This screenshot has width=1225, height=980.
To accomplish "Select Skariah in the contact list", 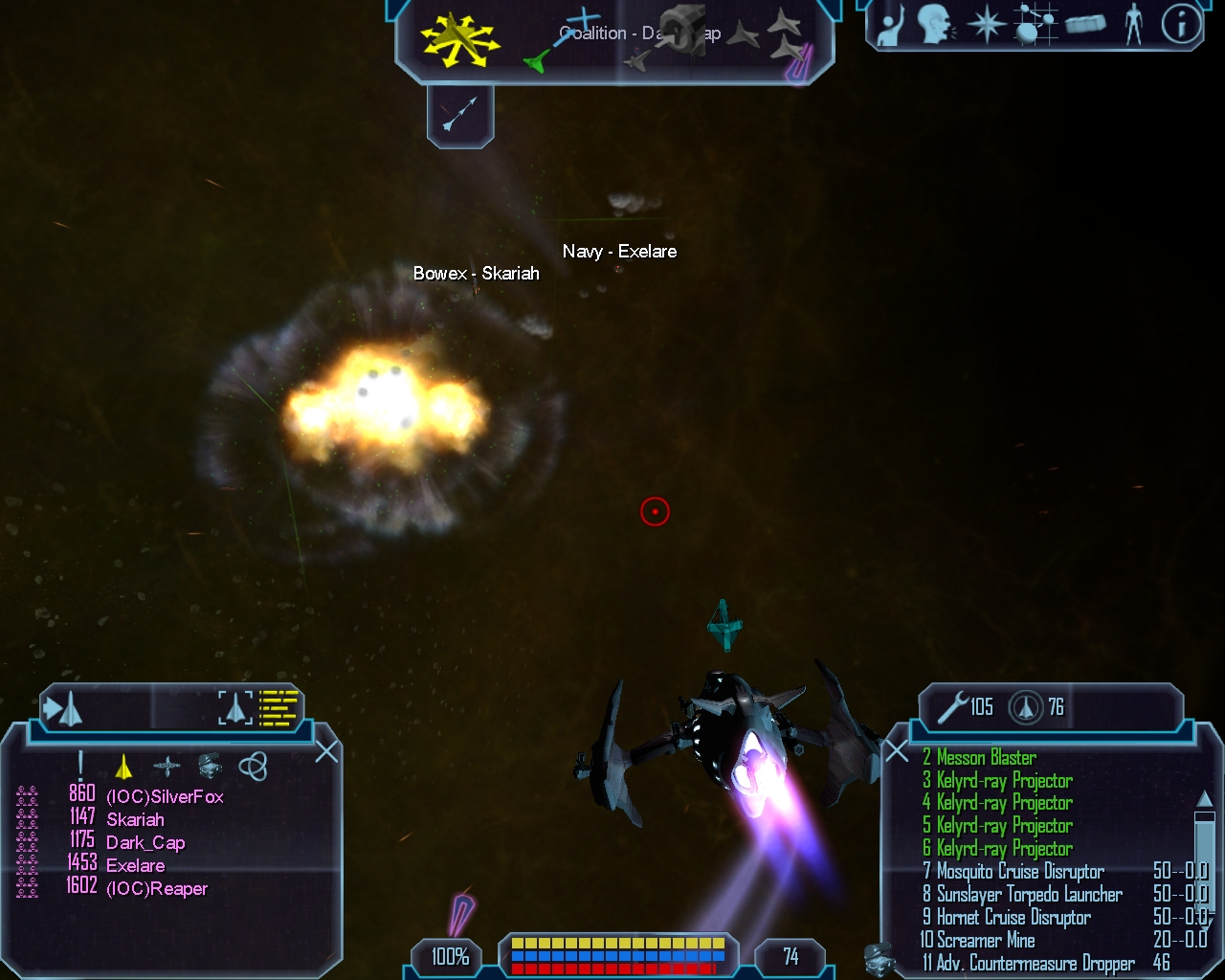I will pos(135,820).
